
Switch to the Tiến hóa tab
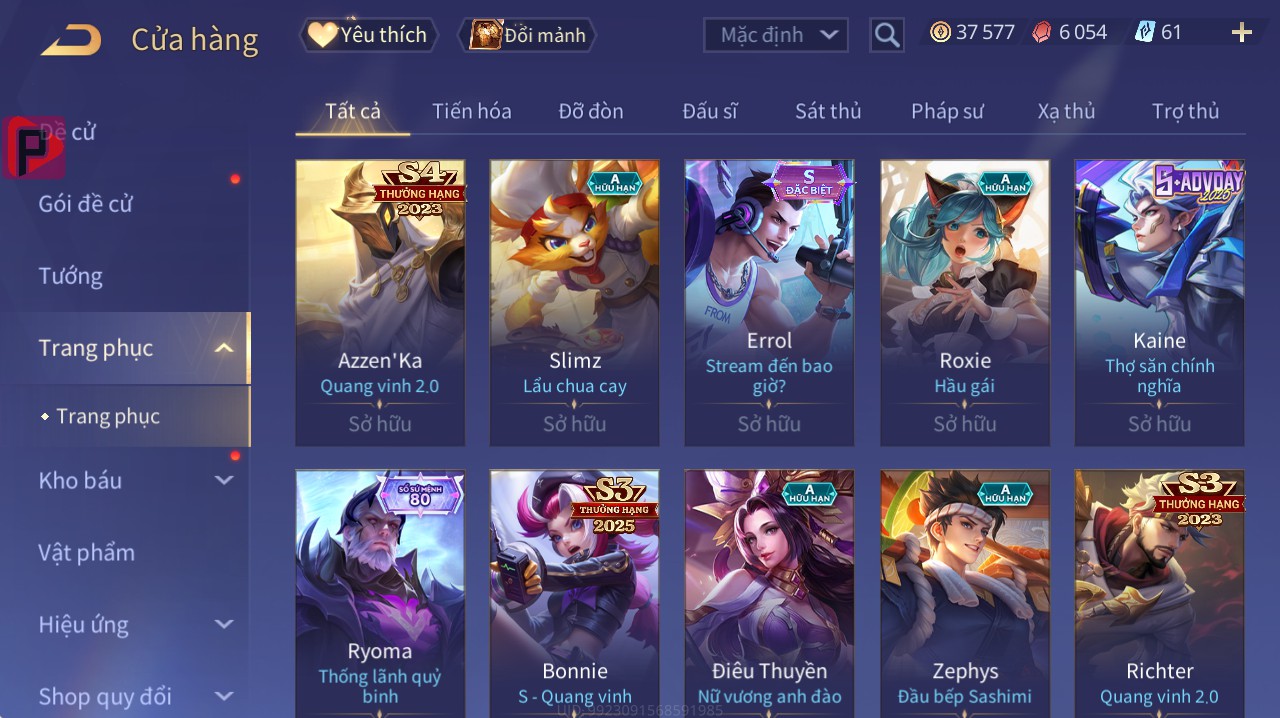(471, 111)
